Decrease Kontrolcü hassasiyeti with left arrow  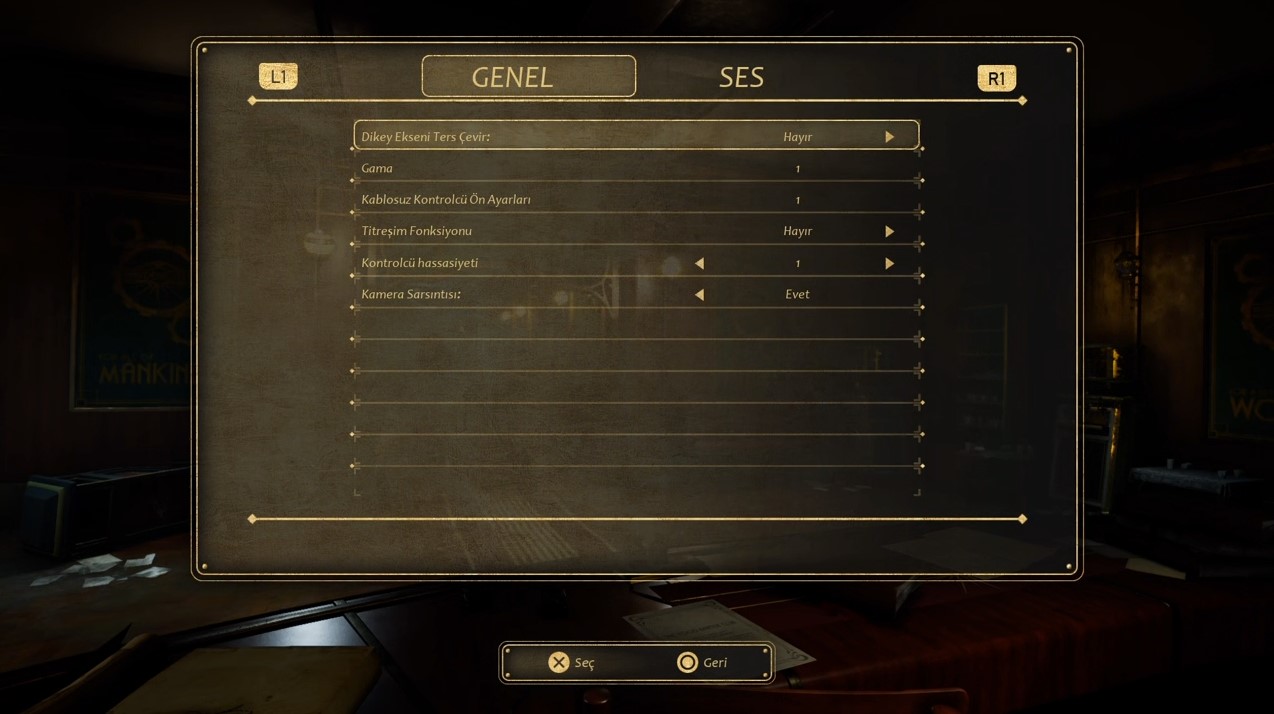(x=699, y=264)
